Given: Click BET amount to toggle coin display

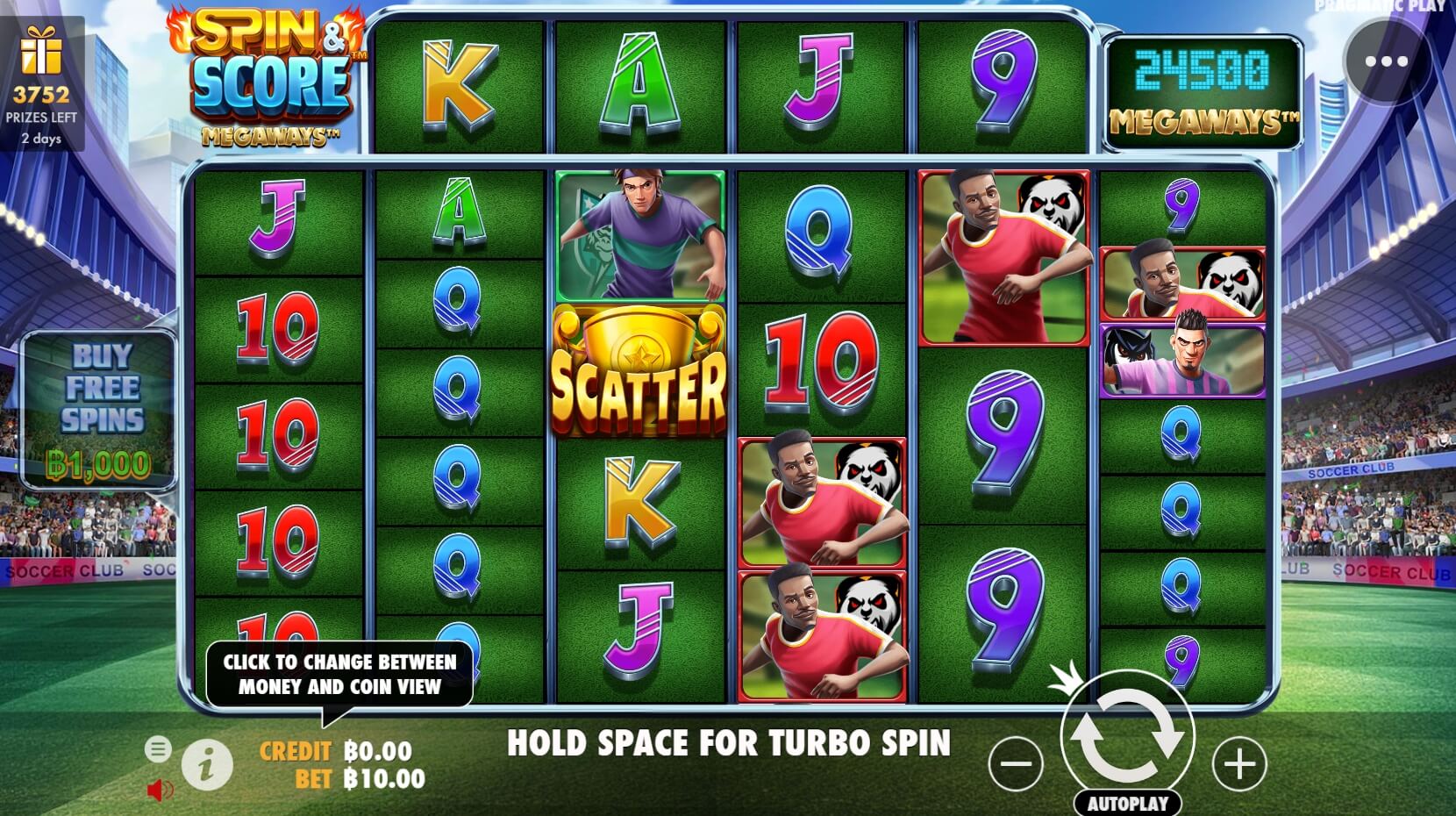Looking at the screenshot, I should pos(383,777).
